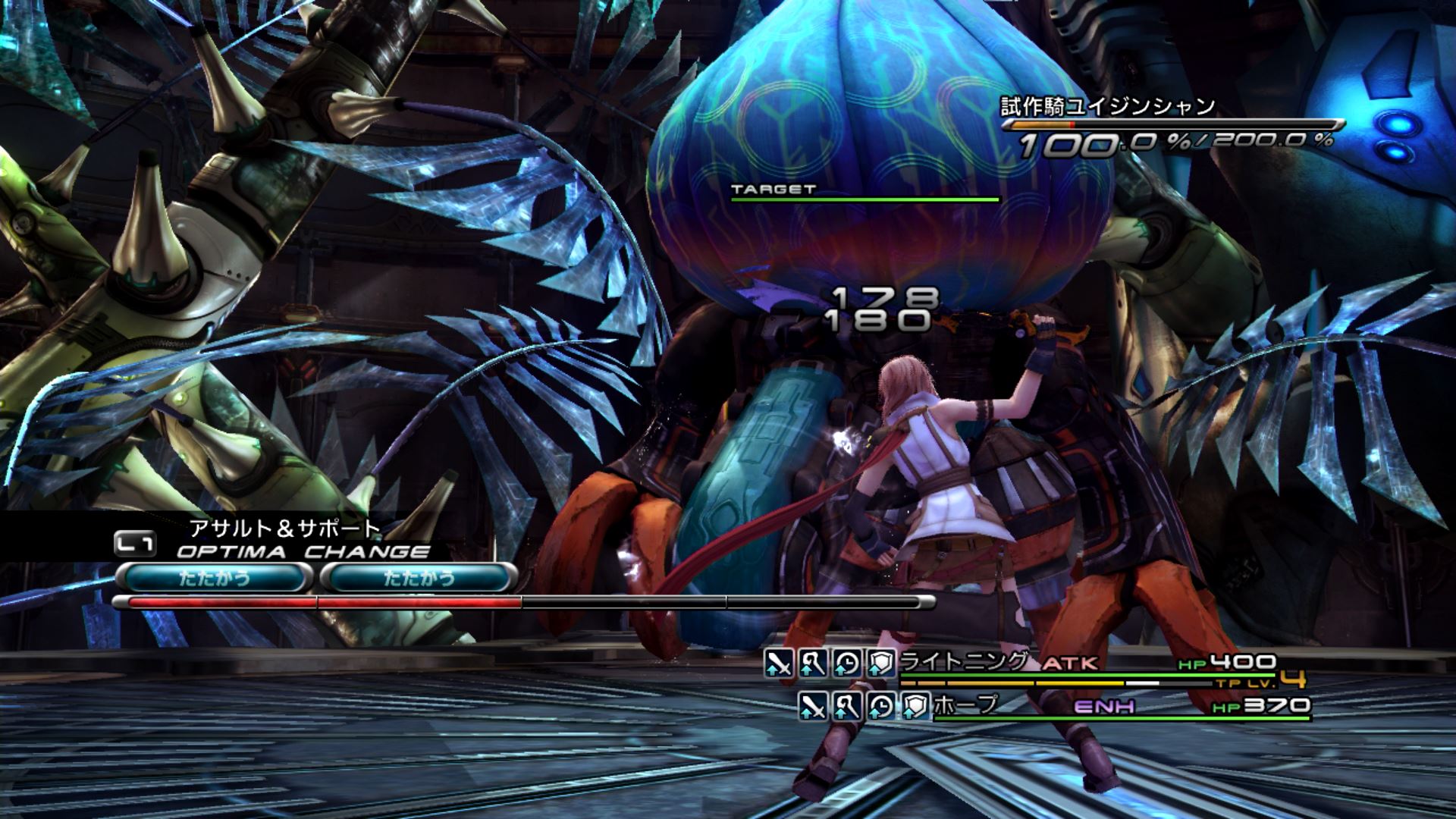This screenshot has width=1456, height=819.
Task: Click Hope's shield defense-up buff icon
Action: click(x=915, y=707)
